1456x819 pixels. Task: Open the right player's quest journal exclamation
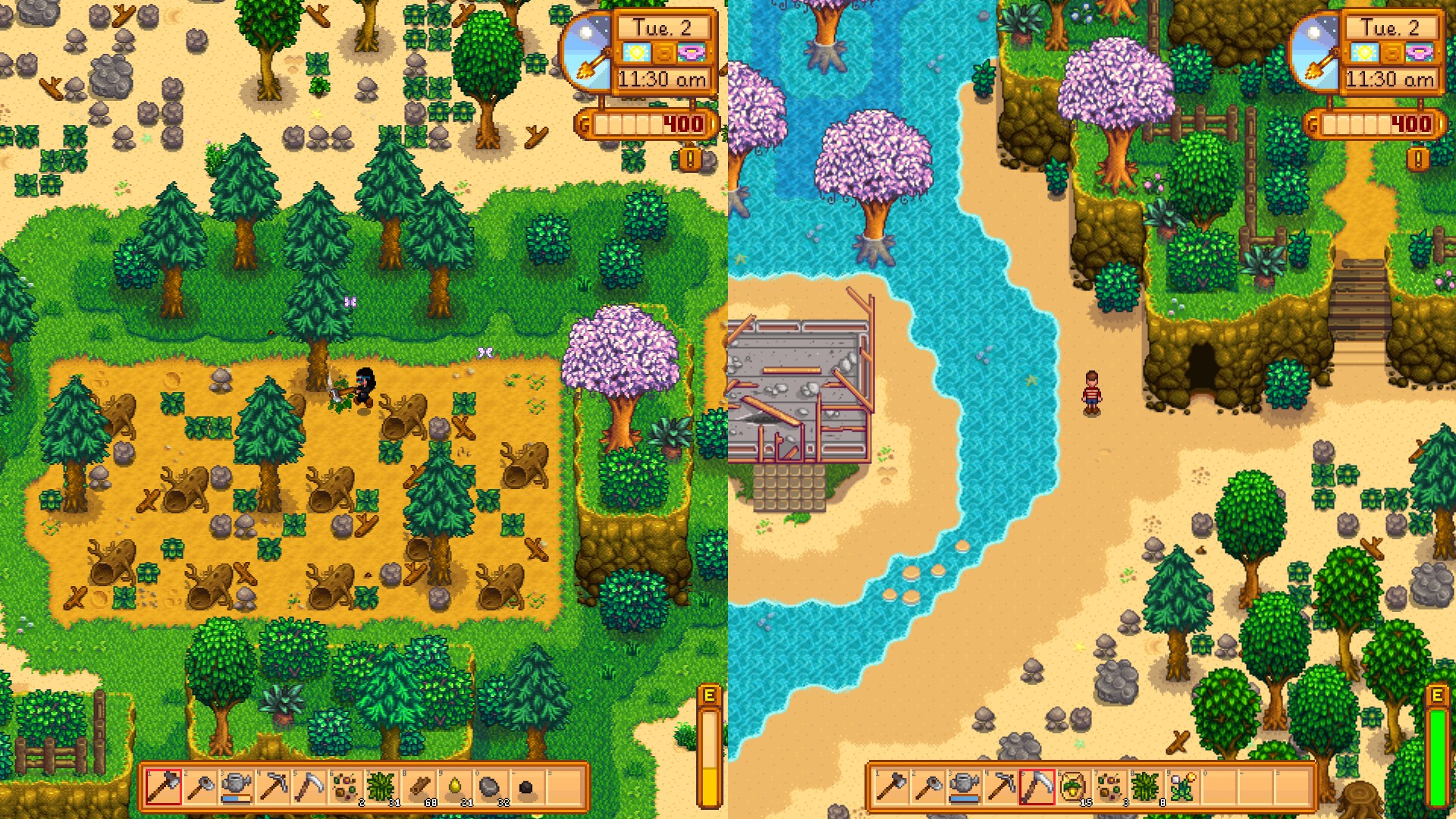point(1417,159)
